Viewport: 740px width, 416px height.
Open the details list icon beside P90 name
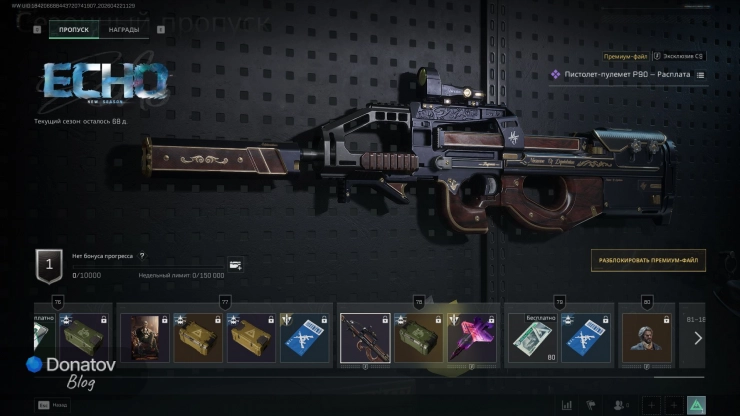(x=700, y=75)
